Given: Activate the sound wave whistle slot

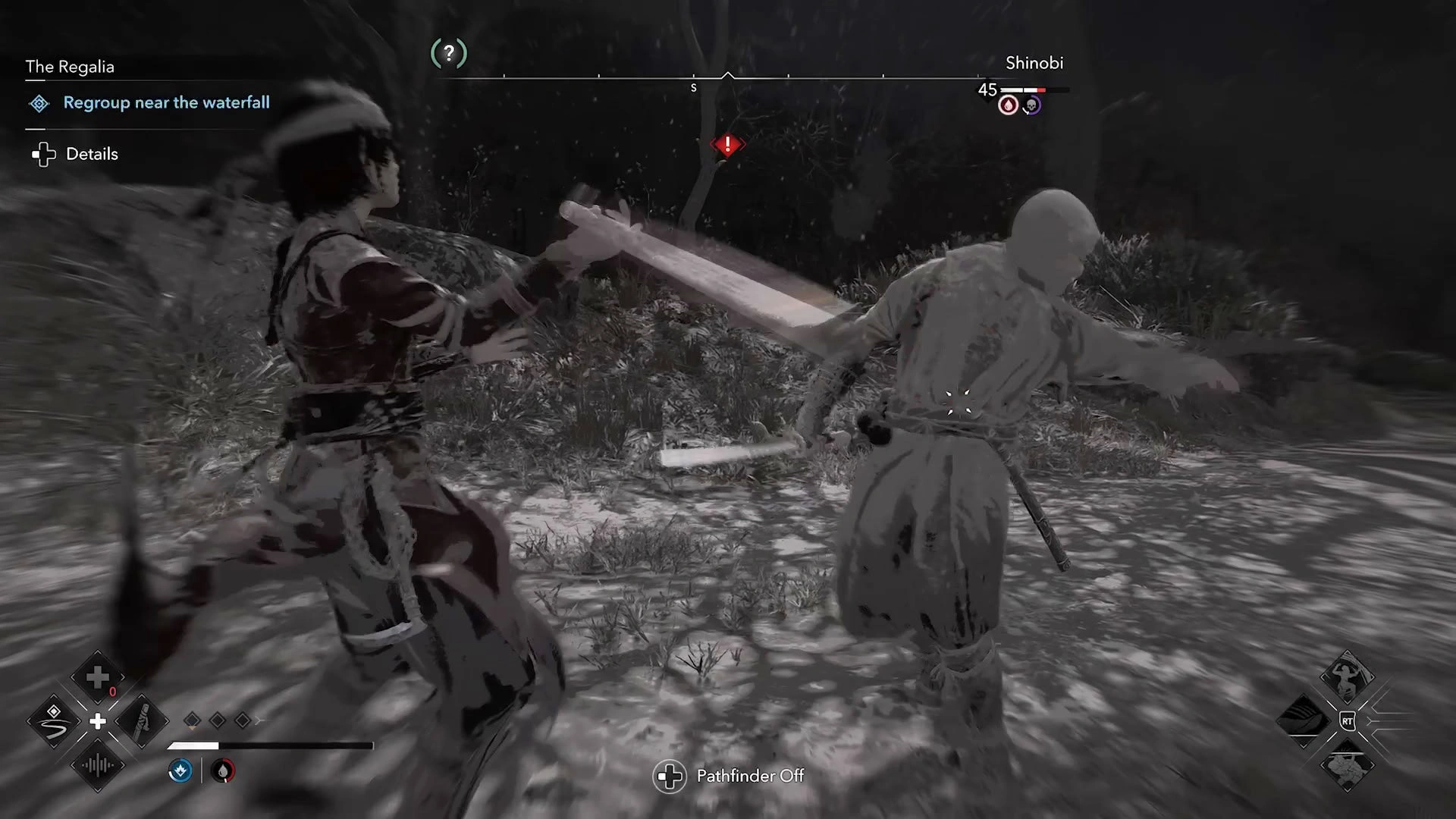Looking at the screenshot, I should tap(97, 765).
